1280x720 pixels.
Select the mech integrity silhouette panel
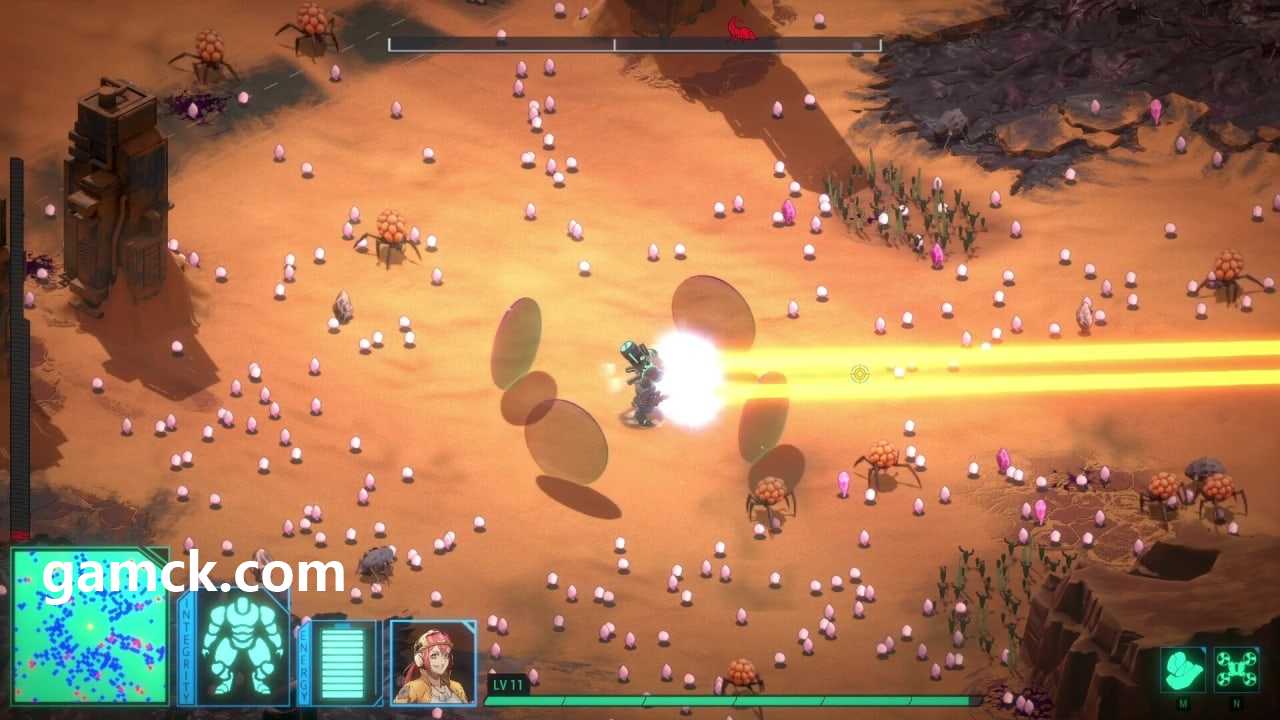pyautogui.click(x=243, y=648)
